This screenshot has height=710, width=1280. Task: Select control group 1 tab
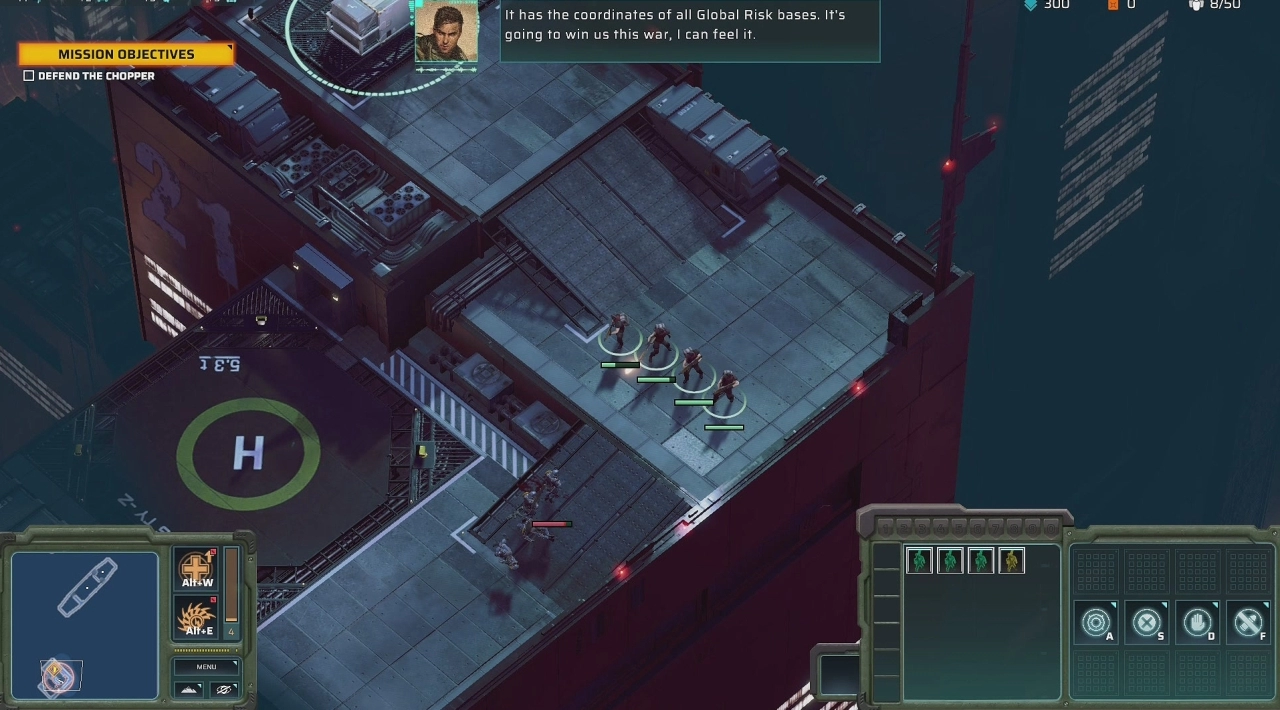885,526
